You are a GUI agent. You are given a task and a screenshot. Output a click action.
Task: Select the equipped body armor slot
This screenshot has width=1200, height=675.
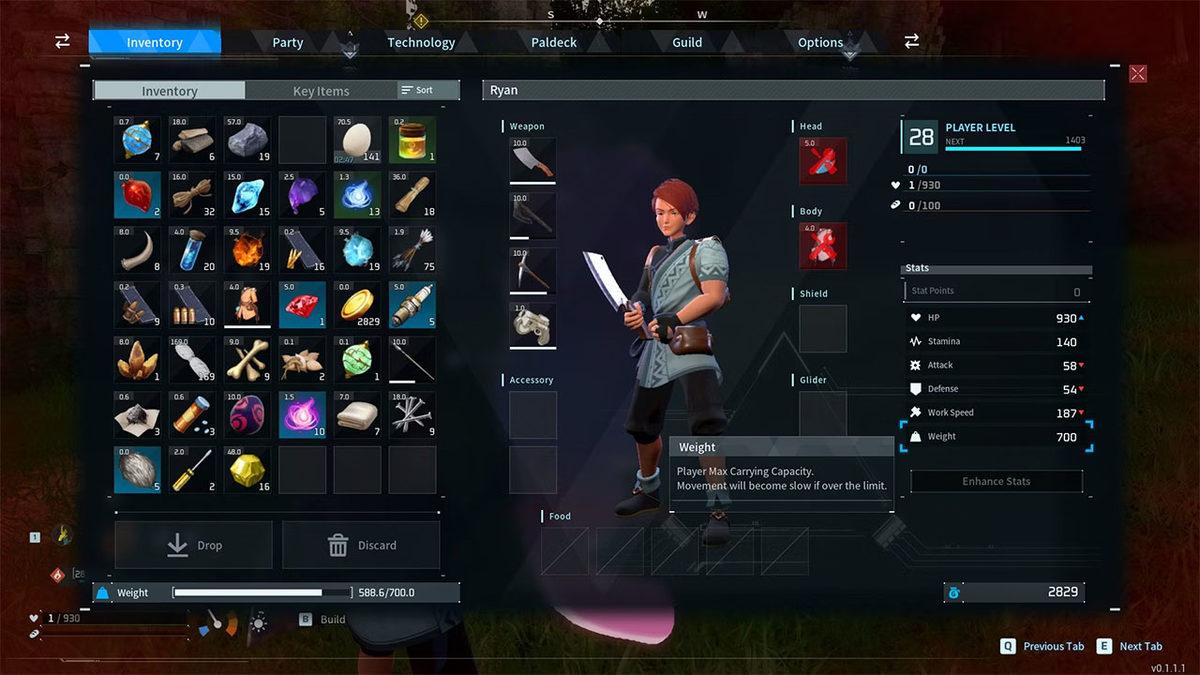(x=823, y=246)
